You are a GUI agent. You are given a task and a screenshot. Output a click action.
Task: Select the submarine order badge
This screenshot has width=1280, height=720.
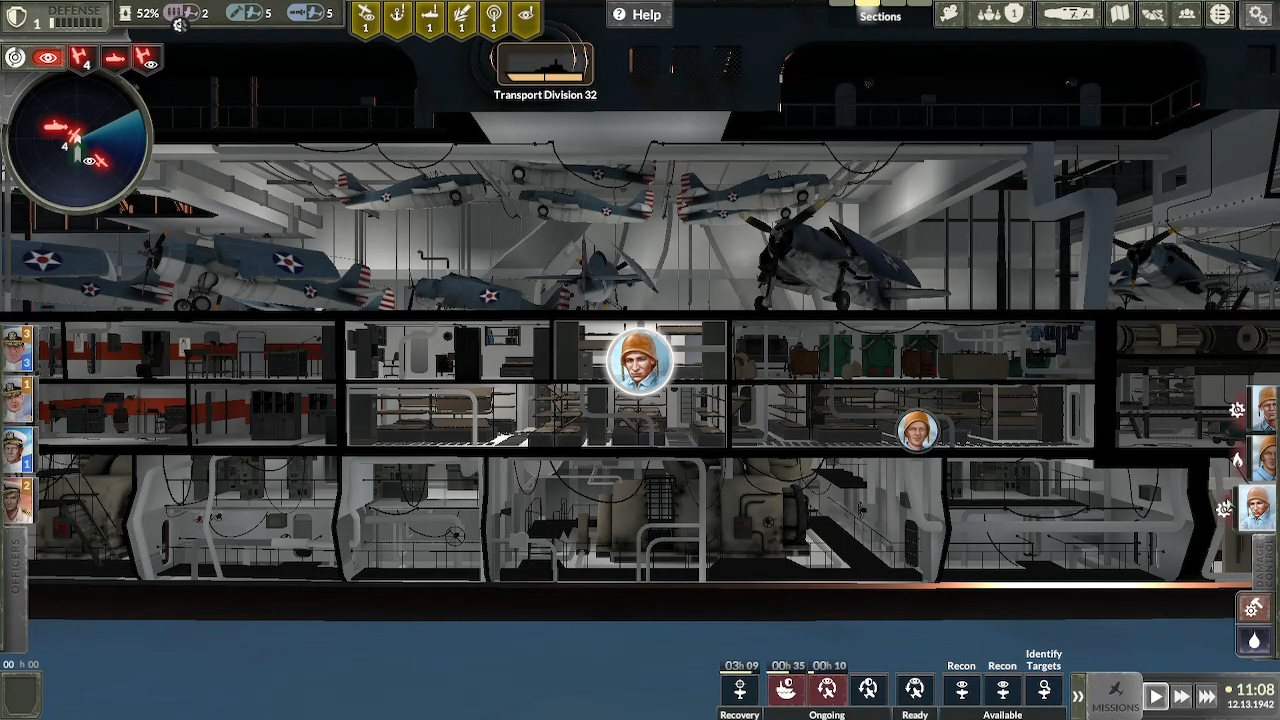[429, 15]
